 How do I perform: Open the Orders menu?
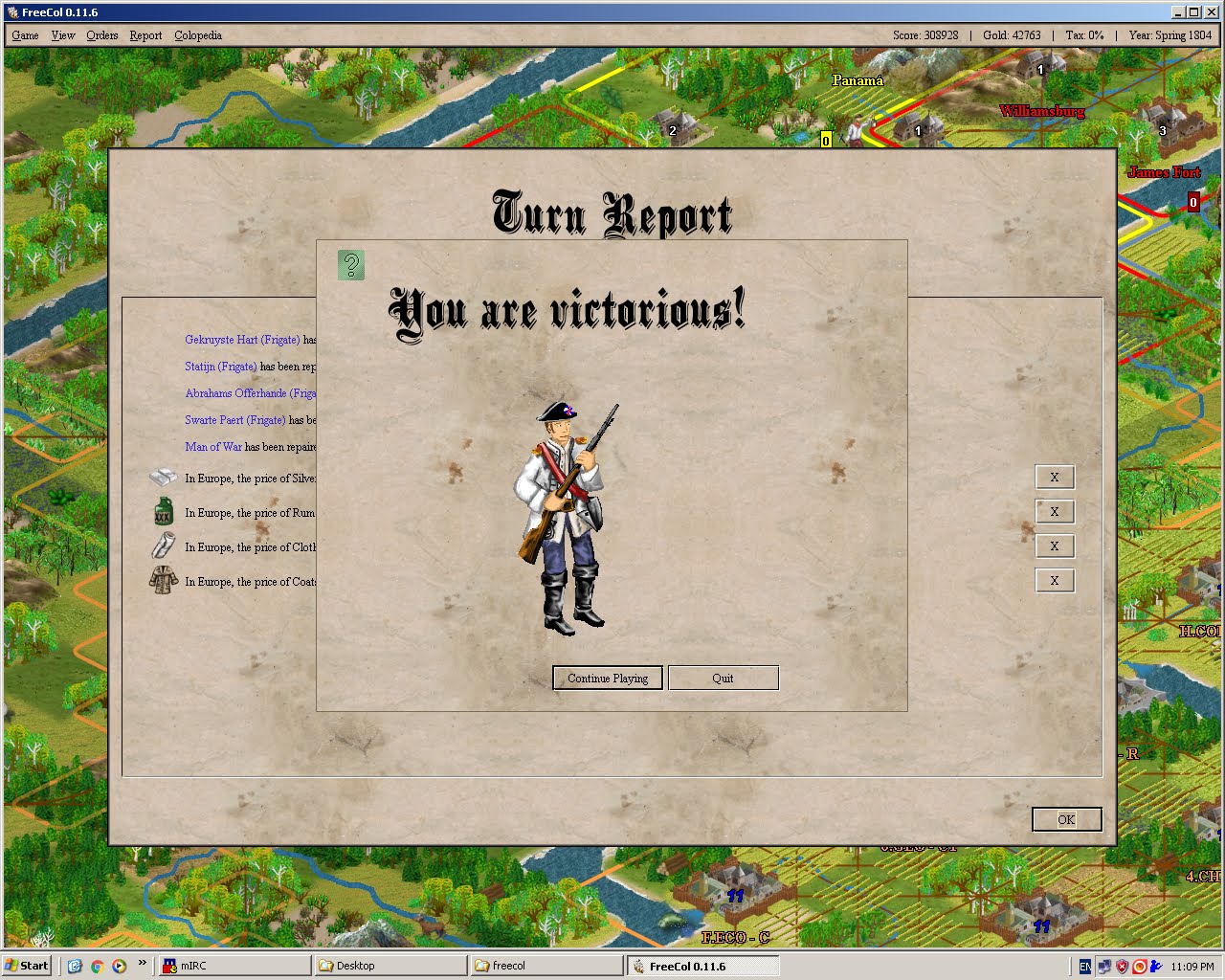101,35
